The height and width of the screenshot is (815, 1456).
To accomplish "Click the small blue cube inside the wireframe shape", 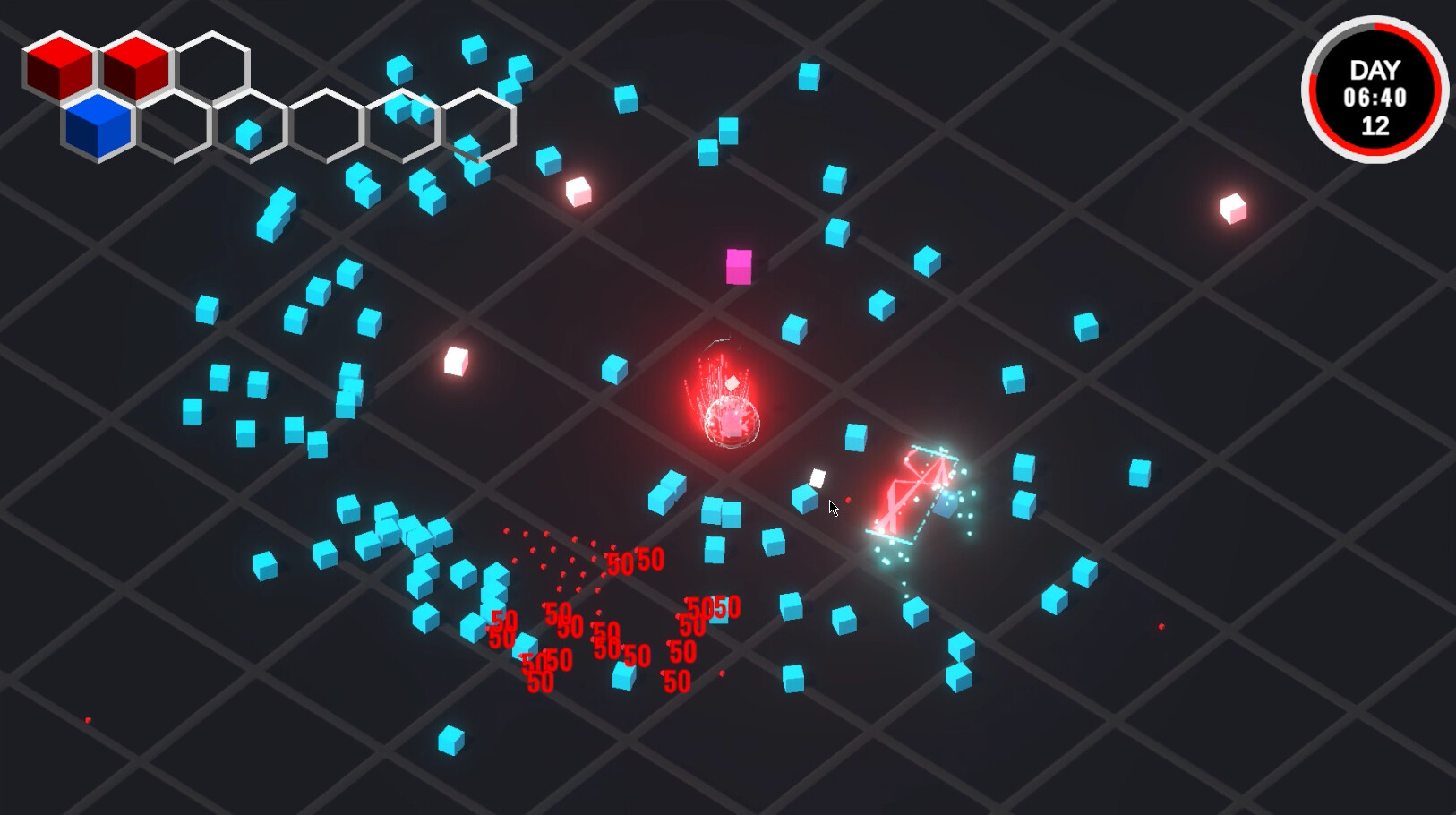I will [x=945, y=504].
